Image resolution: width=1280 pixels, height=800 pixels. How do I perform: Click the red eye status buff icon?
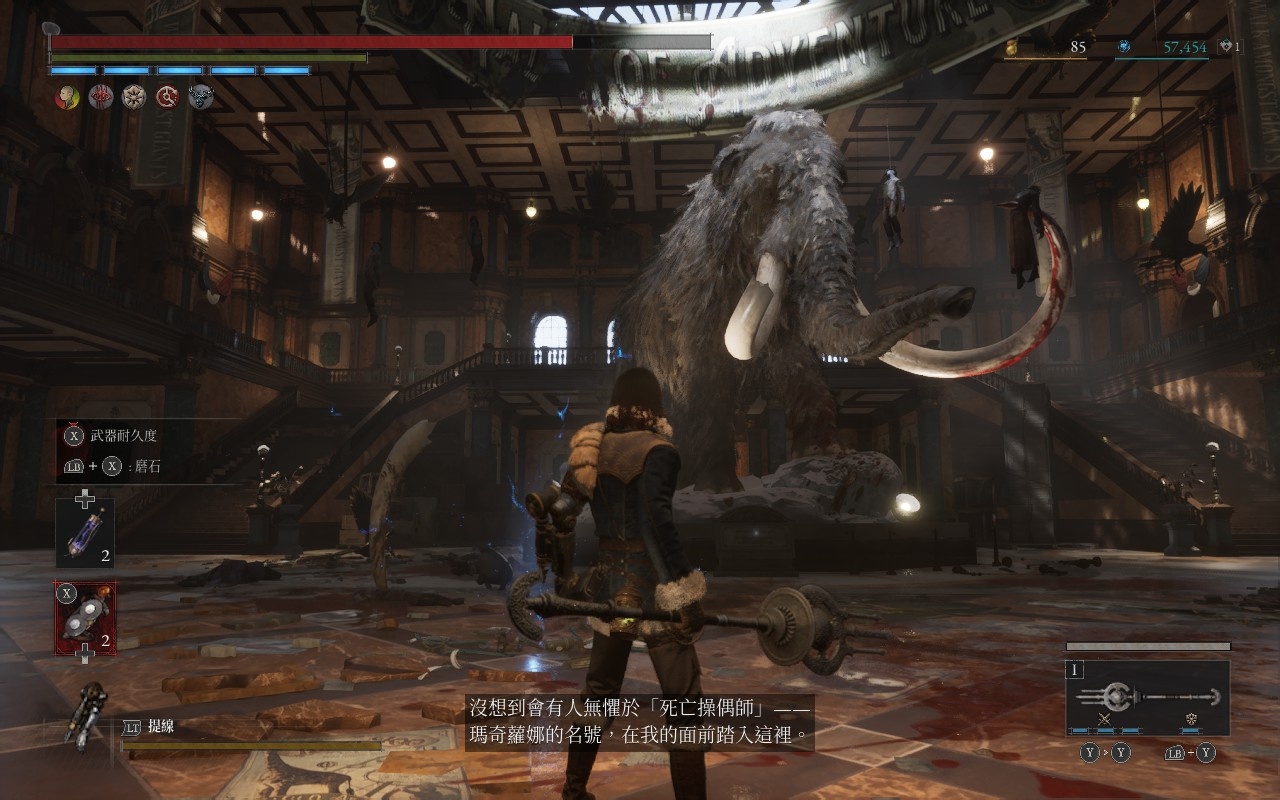101,97
